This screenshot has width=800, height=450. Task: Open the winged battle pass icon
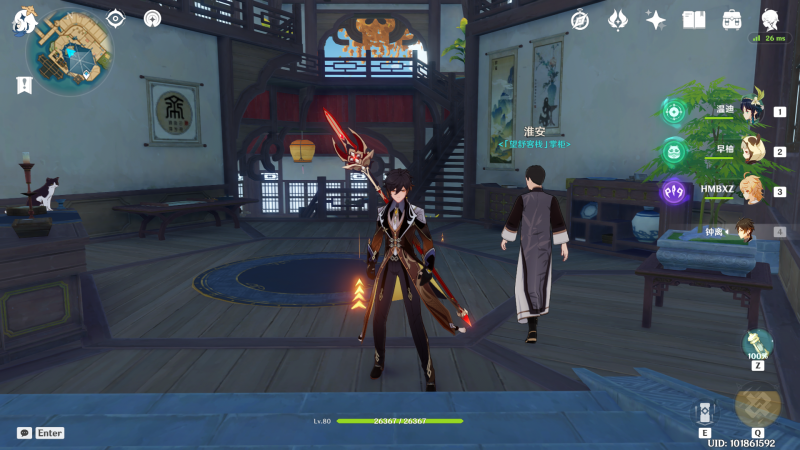pyautogui.click(x=618, y=20)
